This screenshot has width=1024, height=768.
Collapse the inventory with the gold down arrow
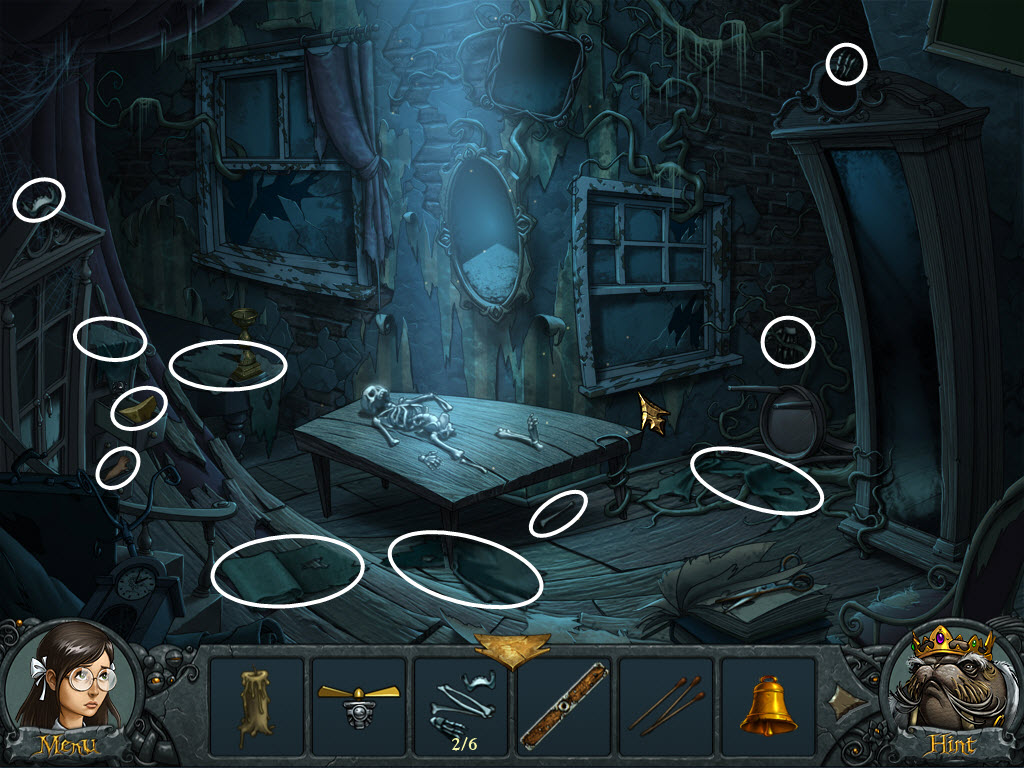(512, 648)
